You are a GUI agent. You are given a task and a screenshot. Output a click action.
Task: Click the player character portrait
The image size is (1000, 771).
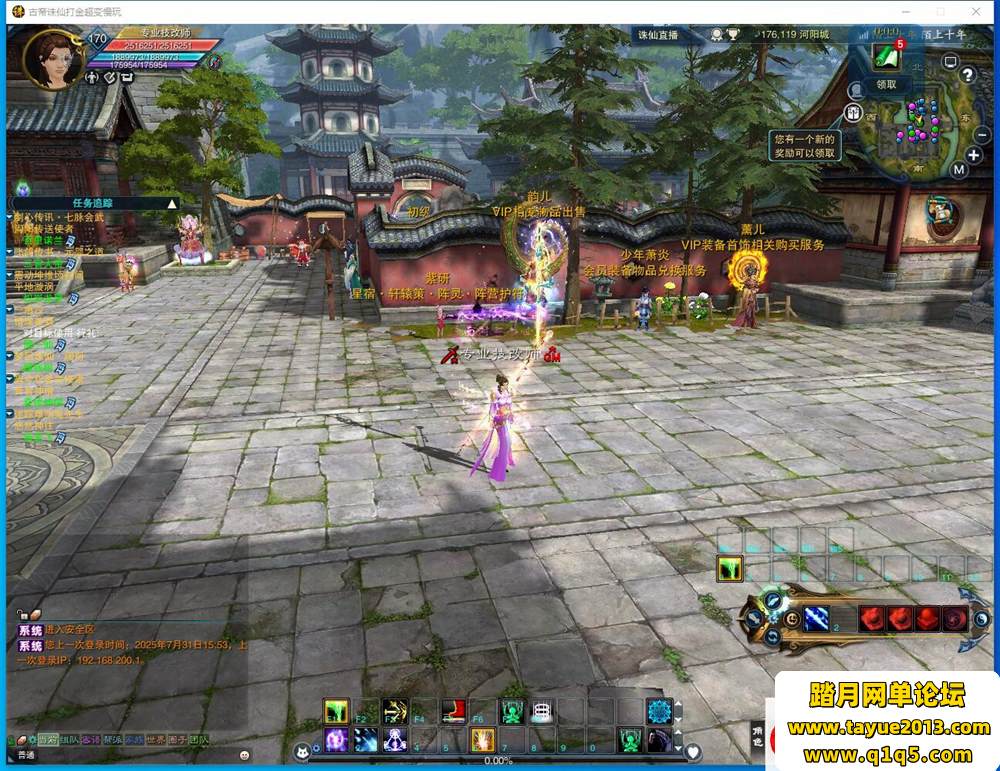[x=52, y=60]
